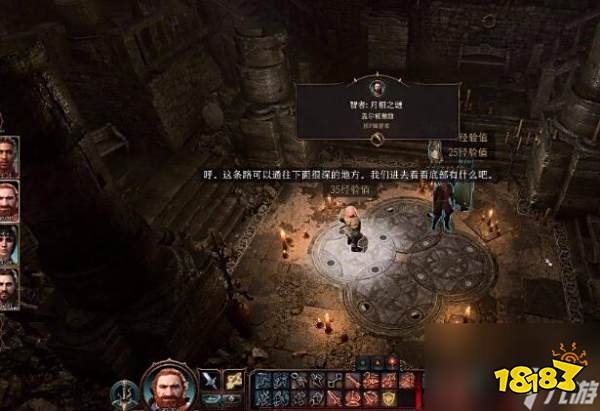Click the round emblem left of the portrait
This screenshot has width=600, height=411.
[124, 389]
